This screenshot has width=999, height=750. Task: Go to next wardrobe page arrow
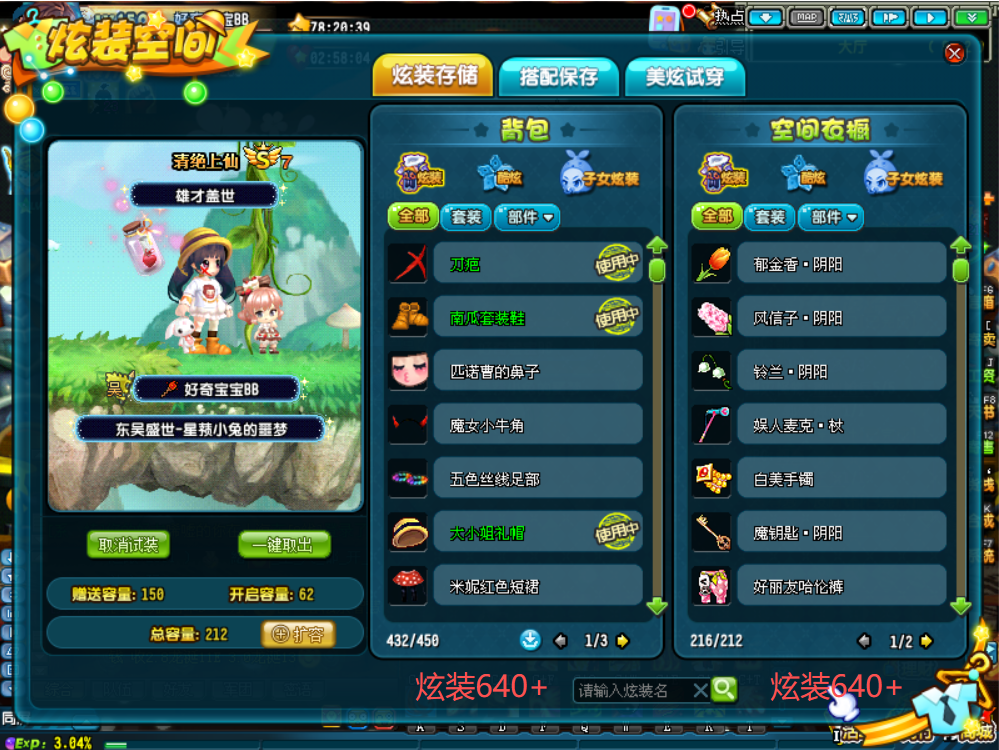tap(927, 641)
